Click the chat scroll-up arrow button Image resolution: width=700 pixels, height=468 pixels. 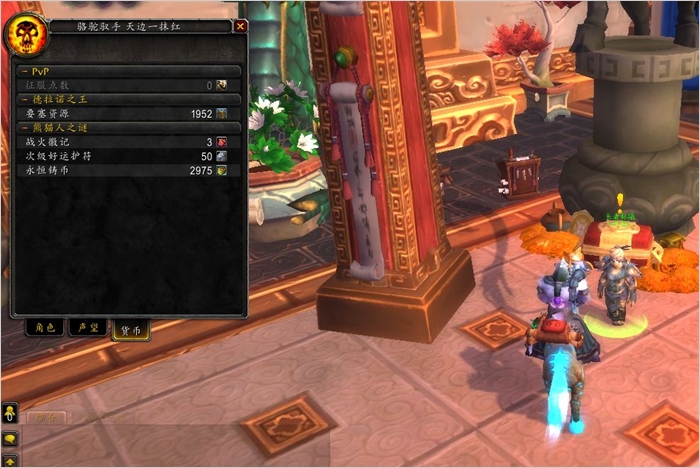[9, 461]
